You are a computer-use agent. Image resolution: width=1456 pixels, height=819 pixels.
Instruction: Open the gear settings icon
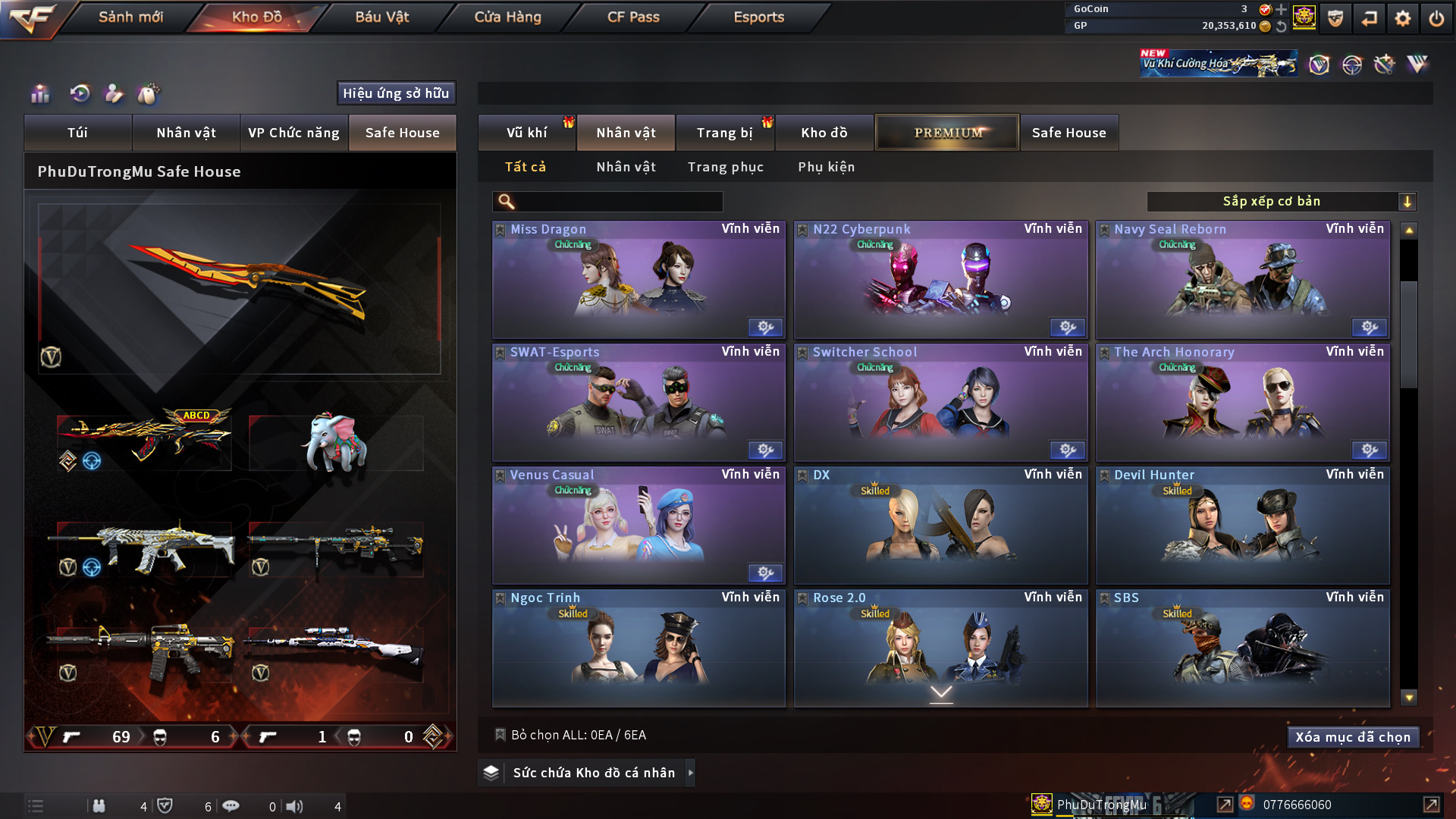coord(1402,18)
